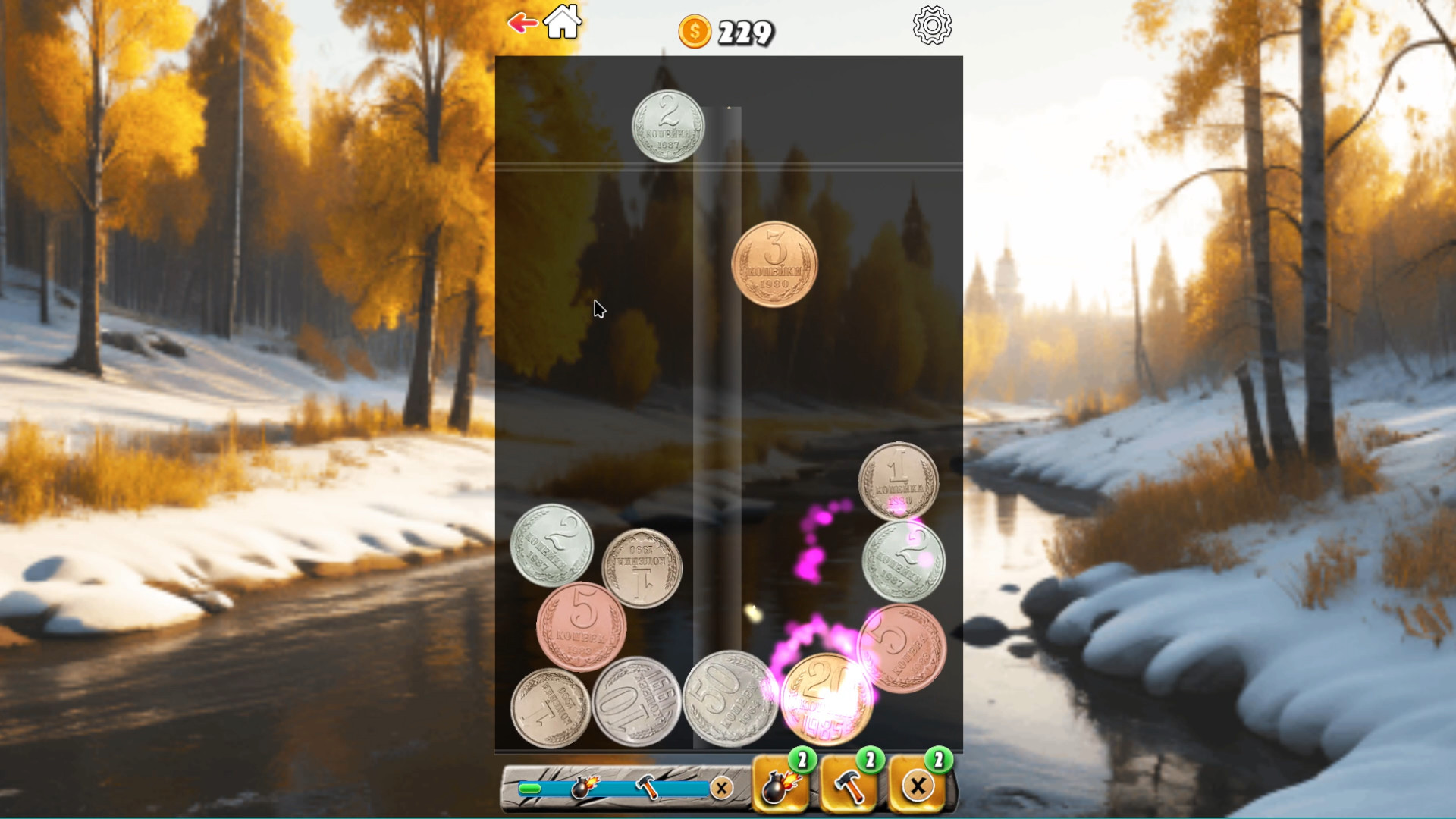Click the X marker ending the progress bar
This screenshot has height=819, width=1456.
[720, 788]
